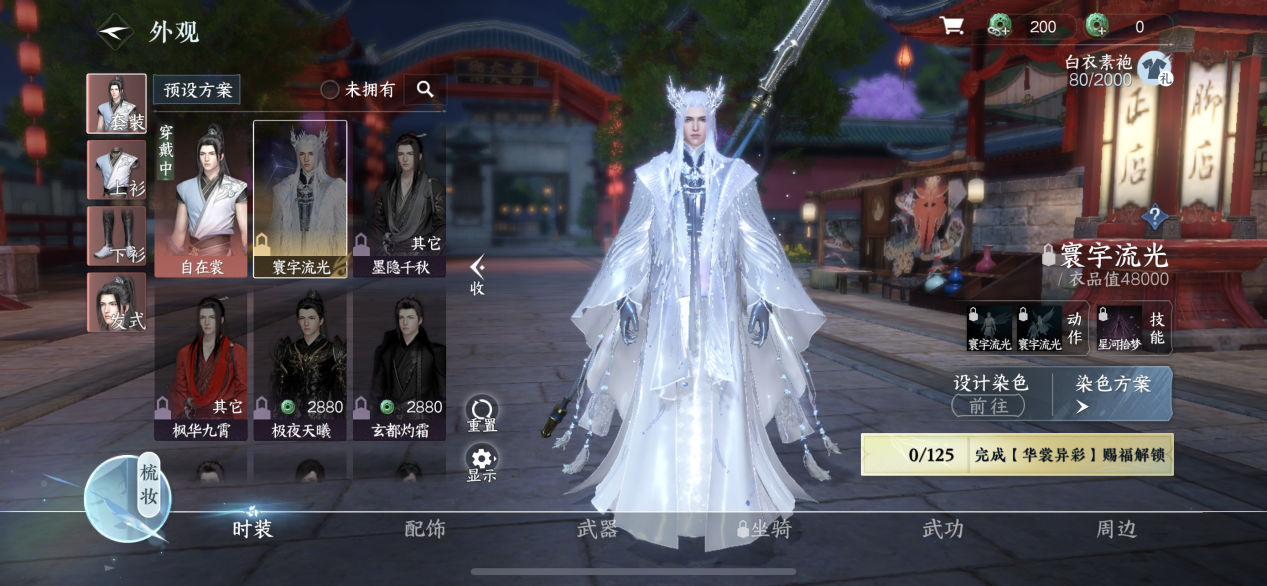Open 显示 display settings gear
1267x586 pixels.
(482, 464)
